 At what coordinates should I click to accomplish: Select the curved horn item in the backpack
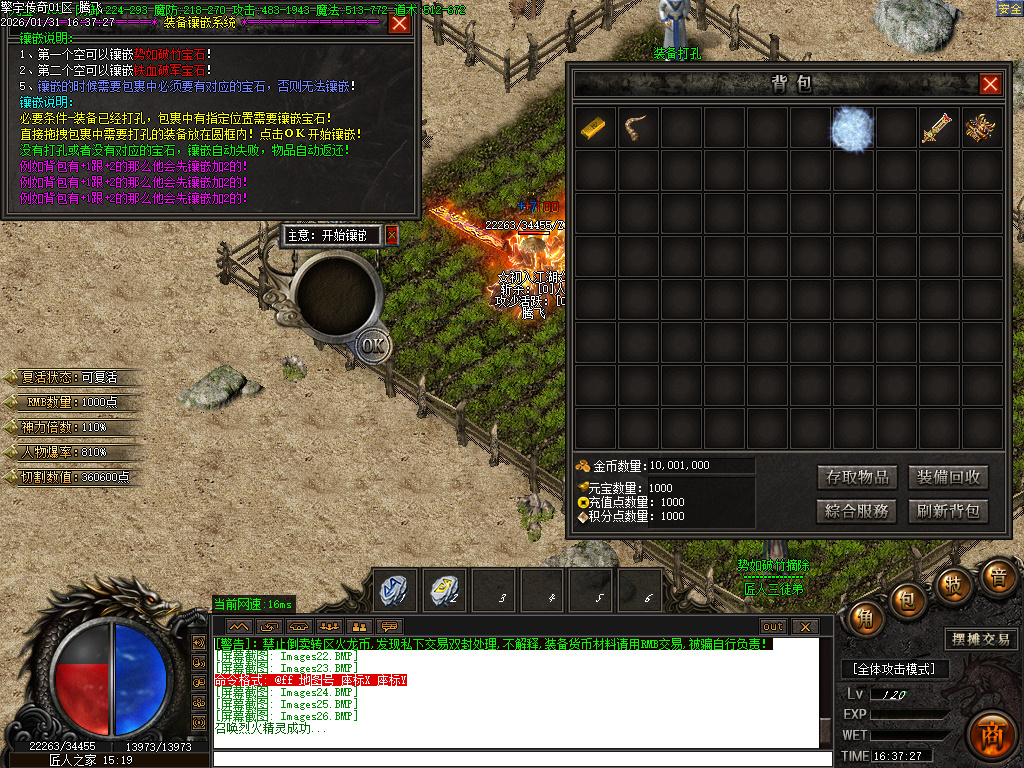638,128
